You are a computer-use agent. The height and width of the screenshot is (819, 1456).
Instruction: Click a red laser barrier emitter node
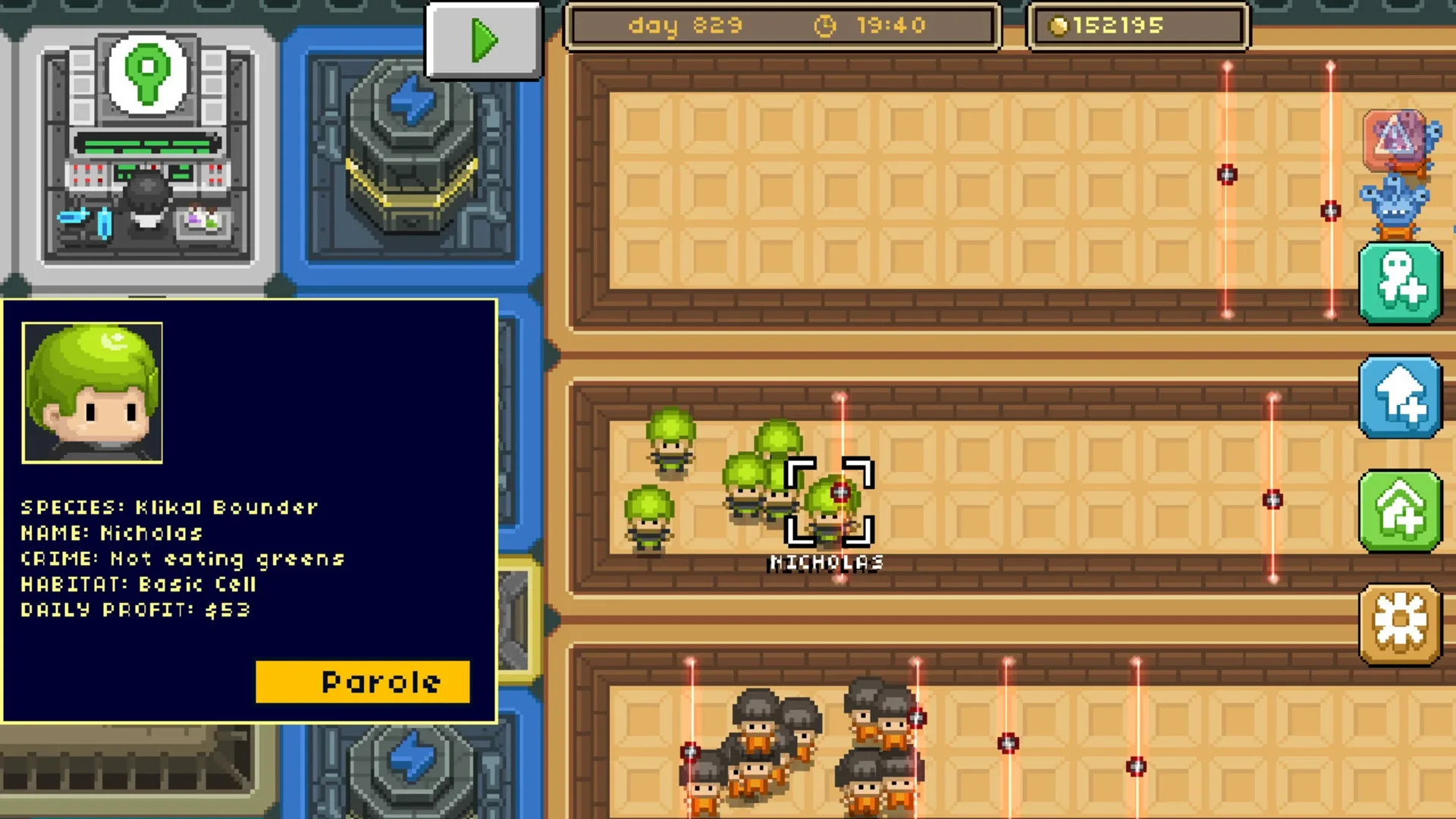pyautogui.click(x=1226, y=174)
